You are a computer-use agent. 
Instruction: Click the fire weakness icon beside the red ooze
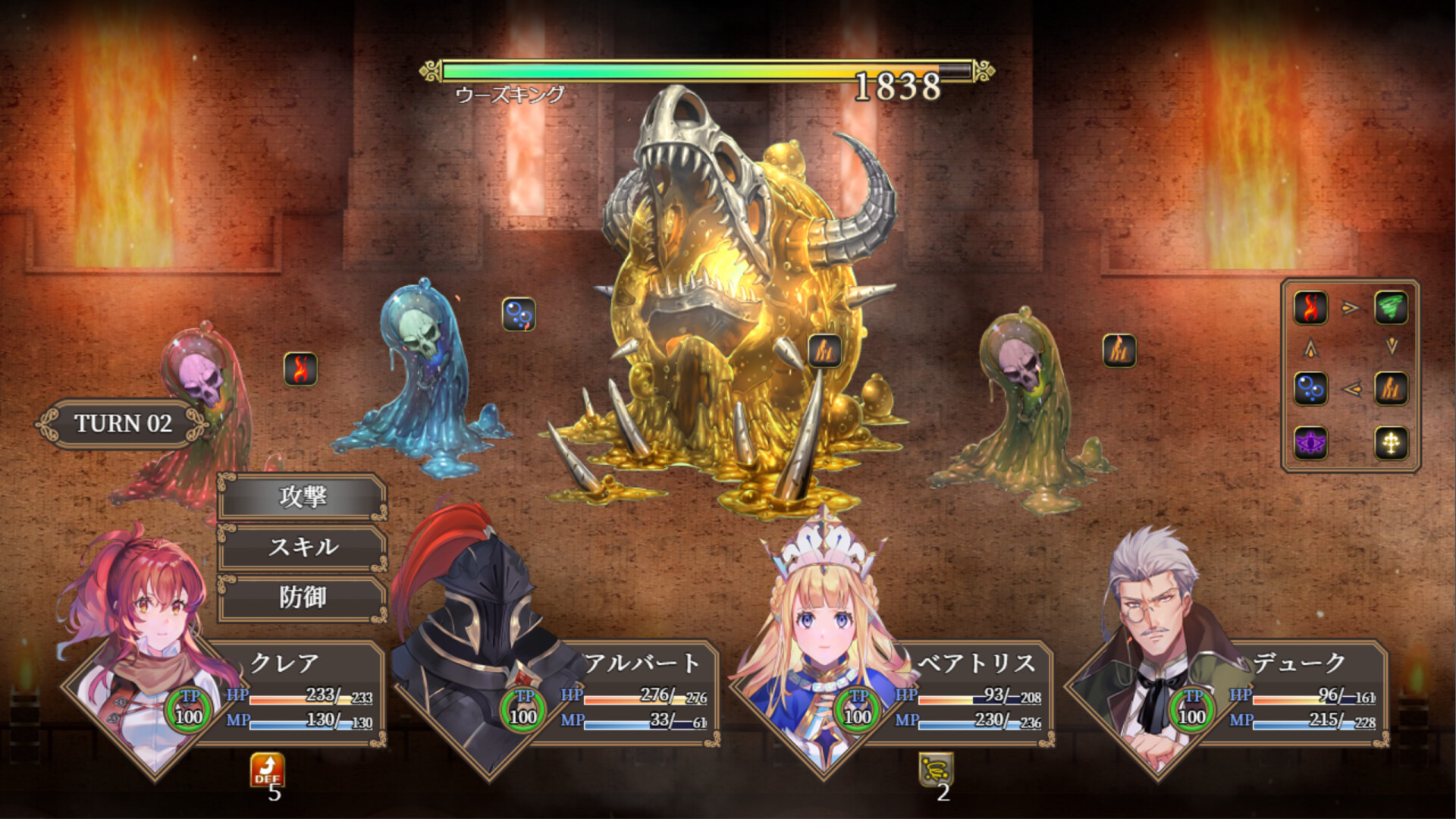301,371
